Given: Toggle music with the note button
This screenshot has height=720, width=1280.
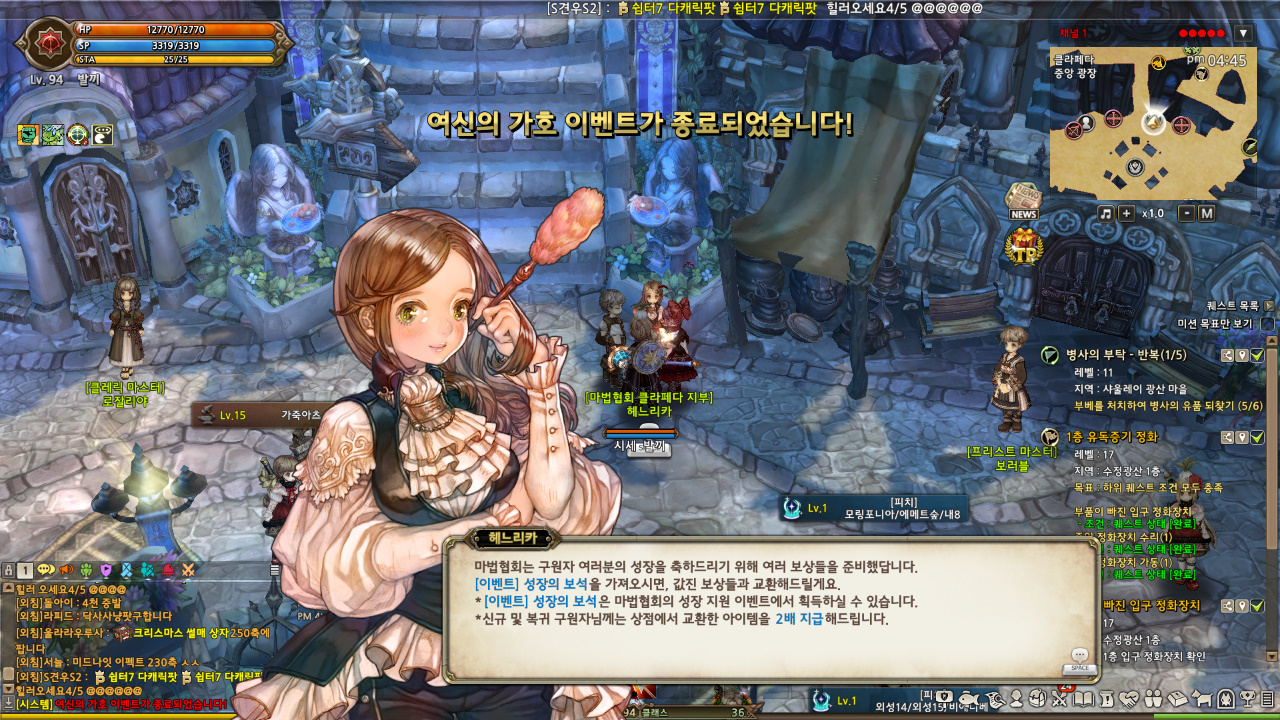Looking at the screenshot, I should pyautogui.click(x=1105, y=213).
